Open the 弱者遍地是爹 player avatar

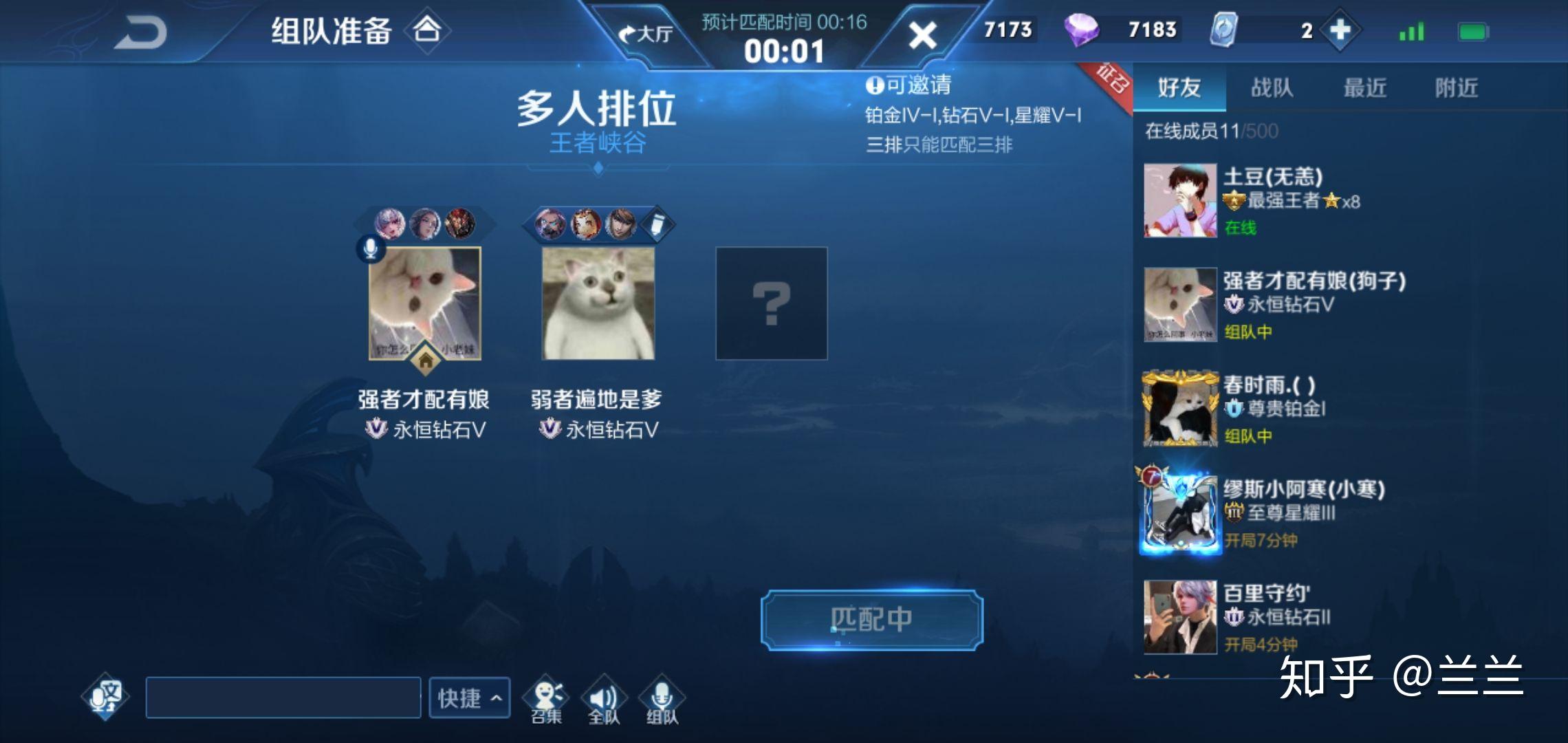[x=598, y=303]
